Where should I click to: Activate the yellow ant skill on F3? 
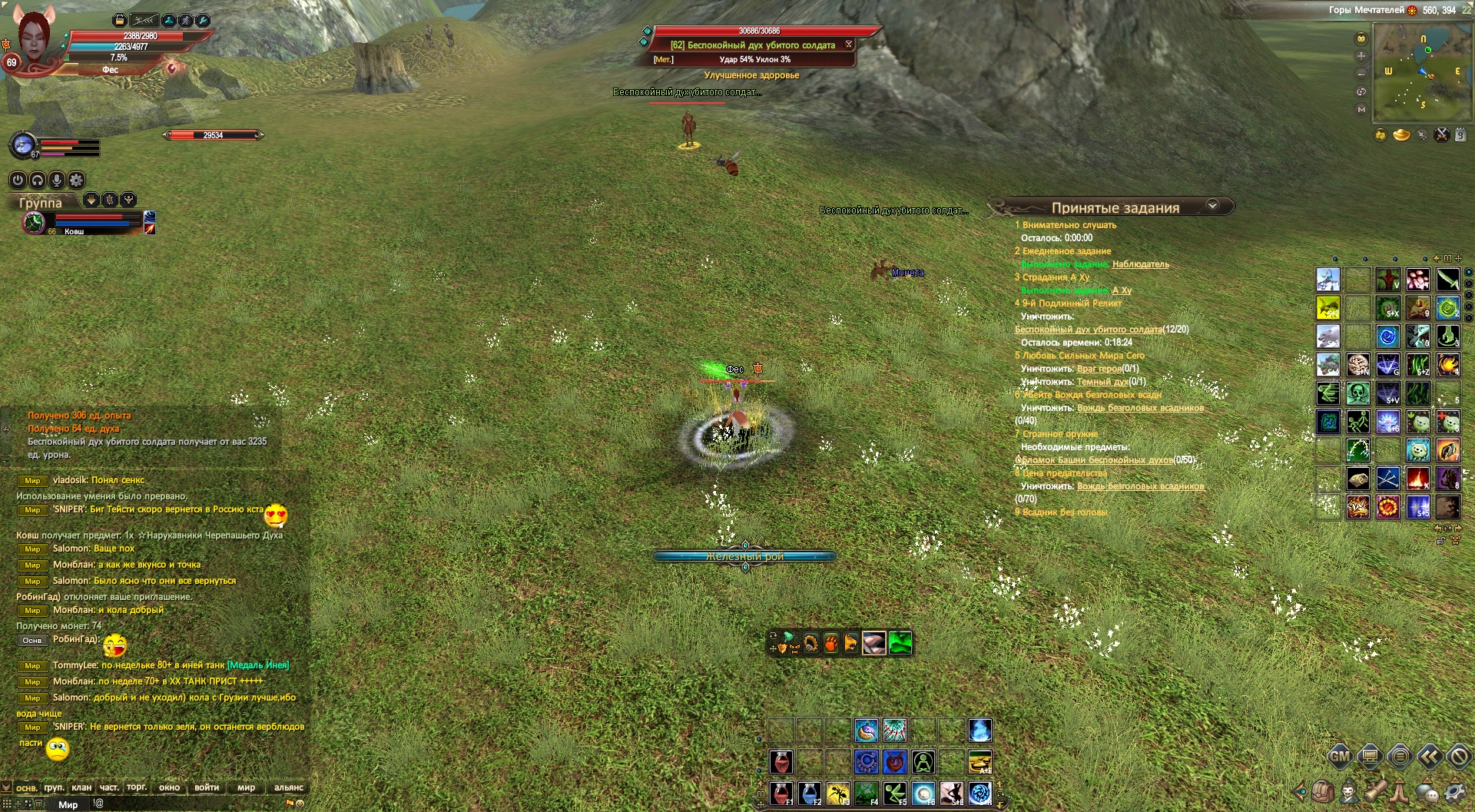(838, 792)
